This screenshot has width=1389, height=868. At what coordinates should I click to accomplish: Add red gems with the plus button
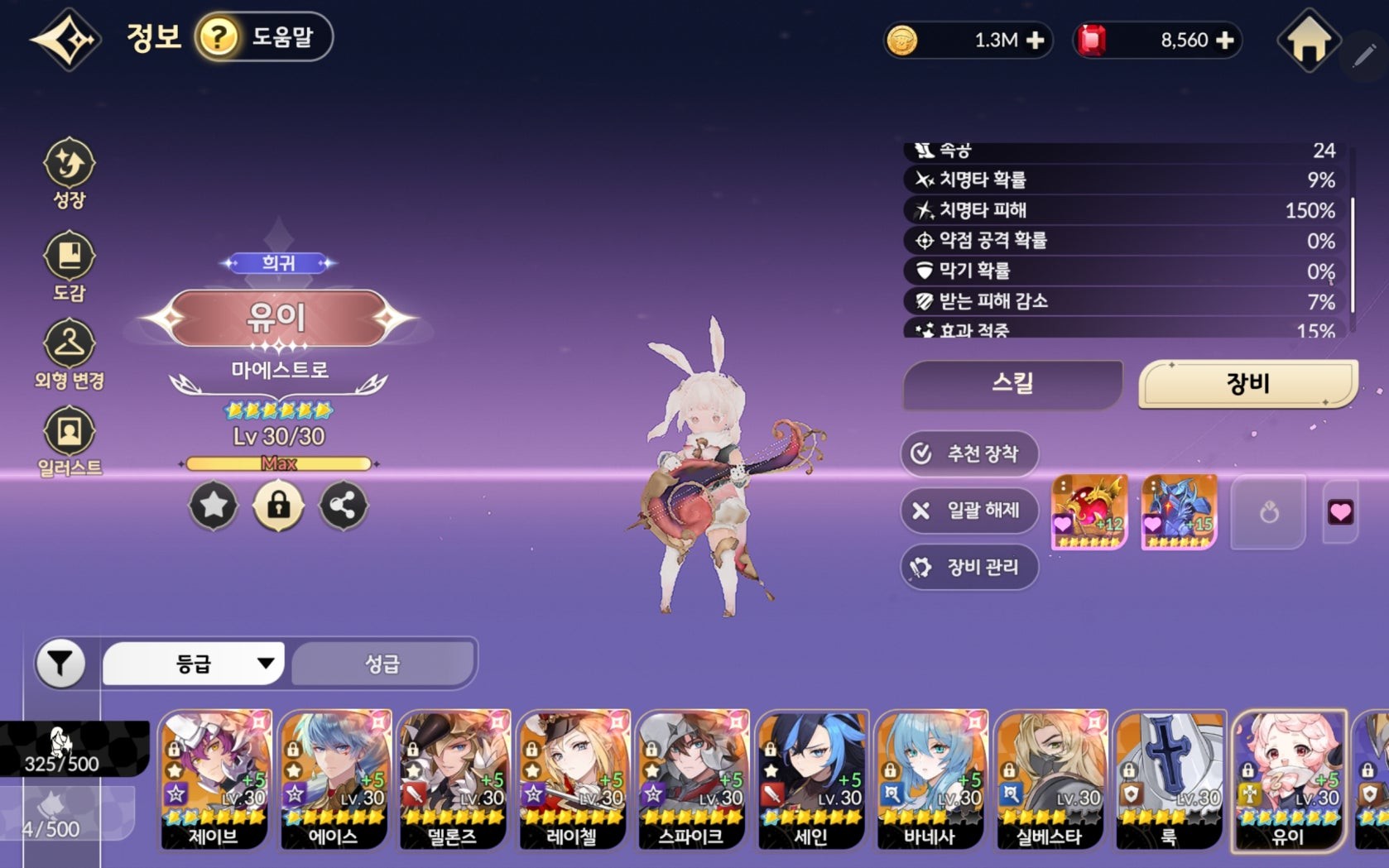(x=1225, y=40)
